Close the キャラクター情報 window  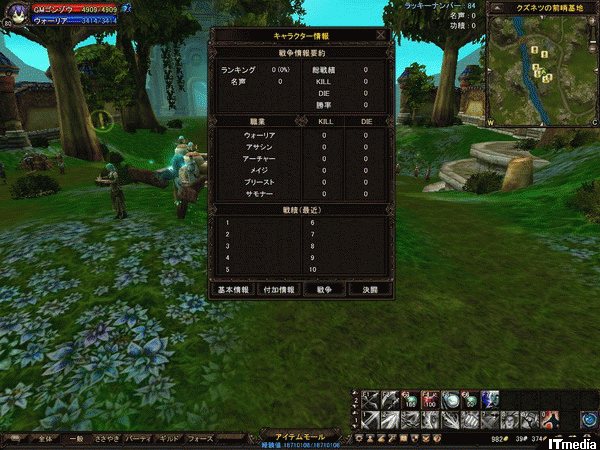pos(381,34)
